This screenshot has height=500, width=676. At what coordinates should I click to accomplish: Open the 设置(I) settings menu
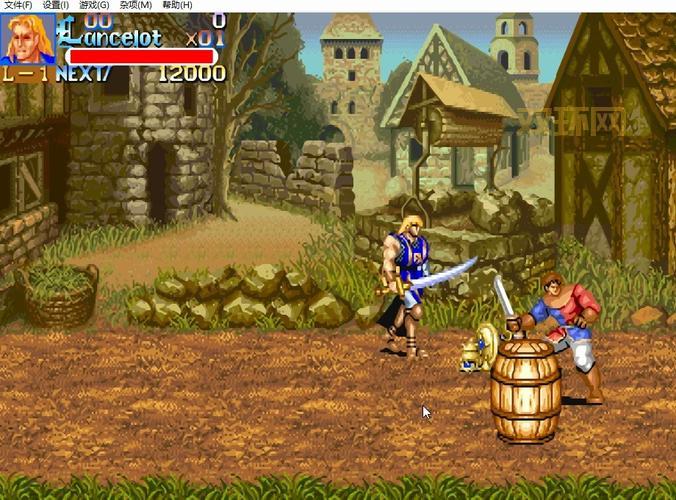pyautogui.click(x=56, y=5)
